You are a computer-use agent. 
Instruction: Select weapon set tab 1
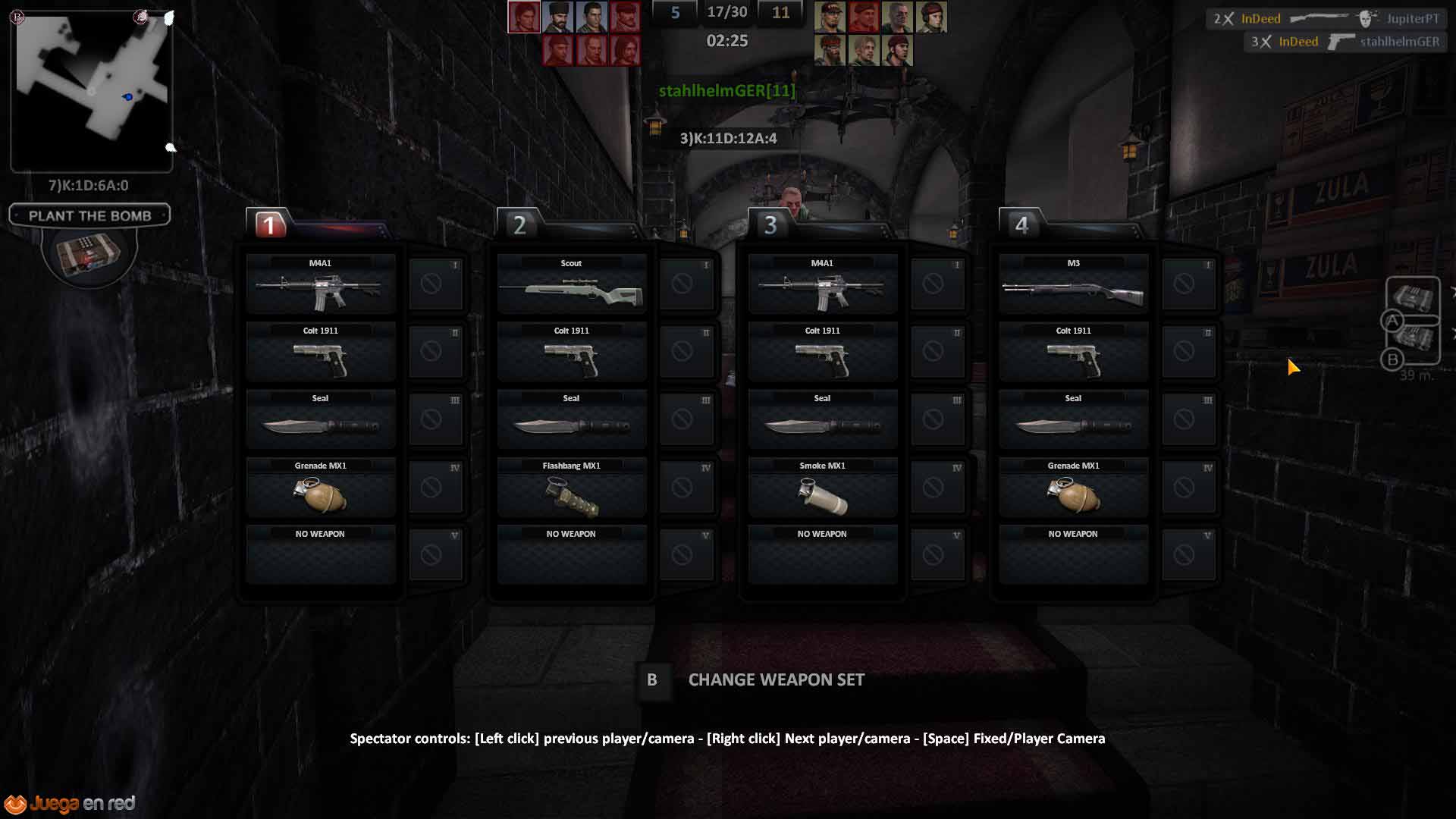(269, 225)
